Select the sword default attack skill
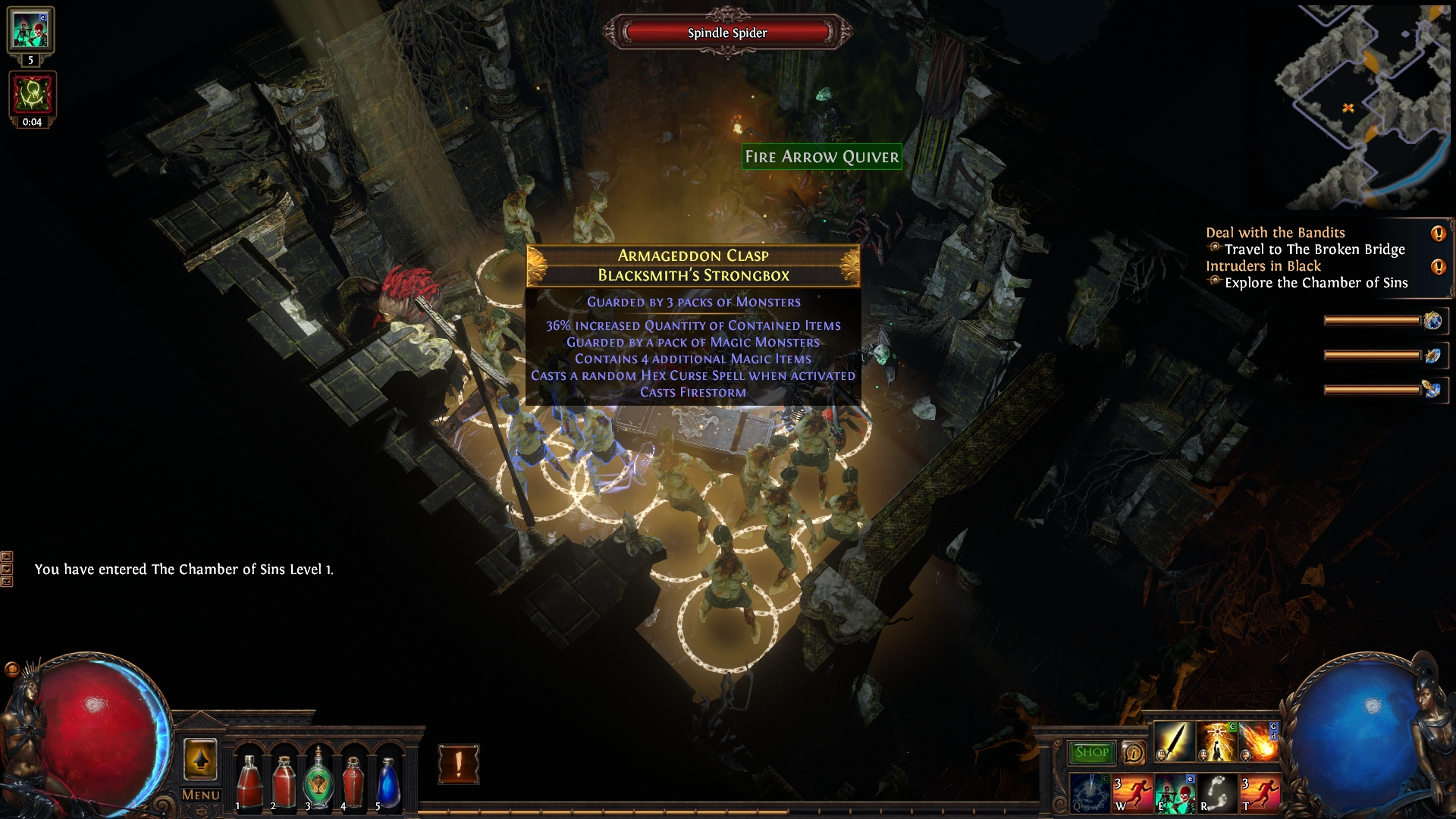This screenshot has width=1456, height=819. point(1173,741)
